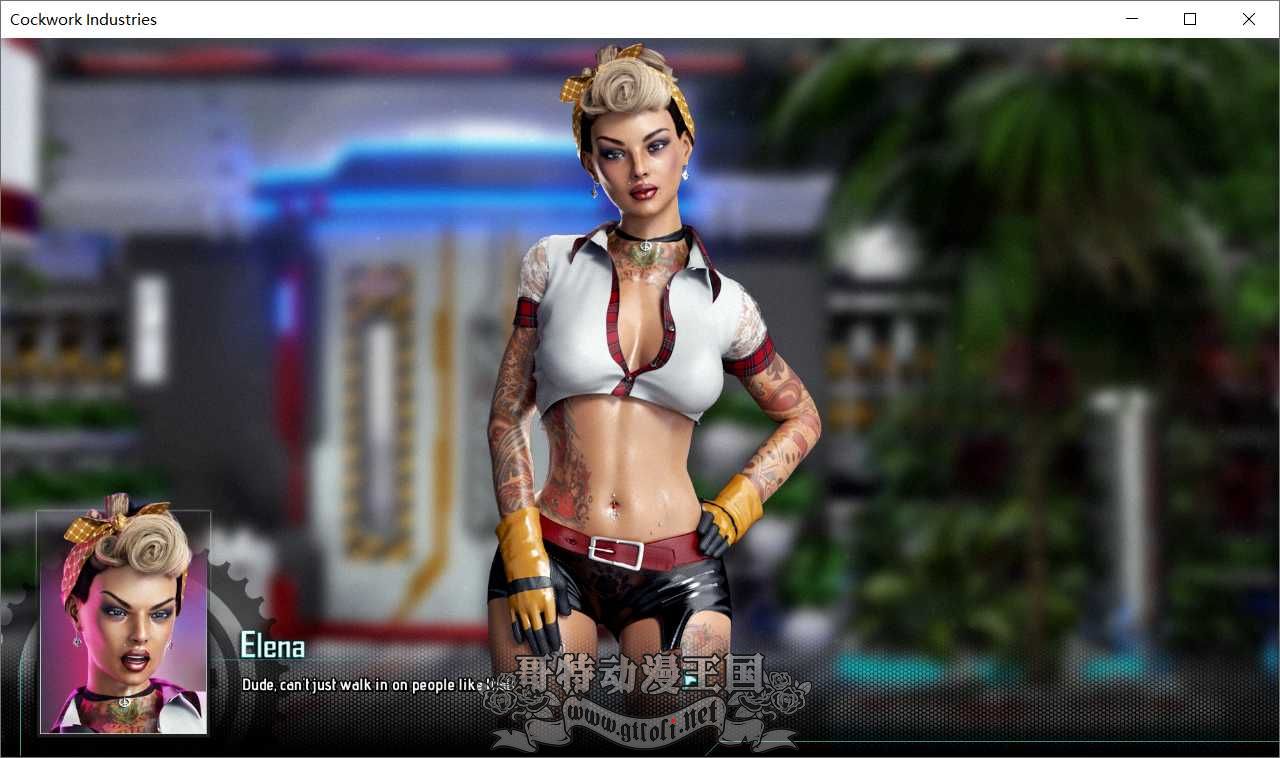The image size is (1280, 758).
Task: Minimize the Cockwork Industries window
Action: click(x=1131, y=19)
